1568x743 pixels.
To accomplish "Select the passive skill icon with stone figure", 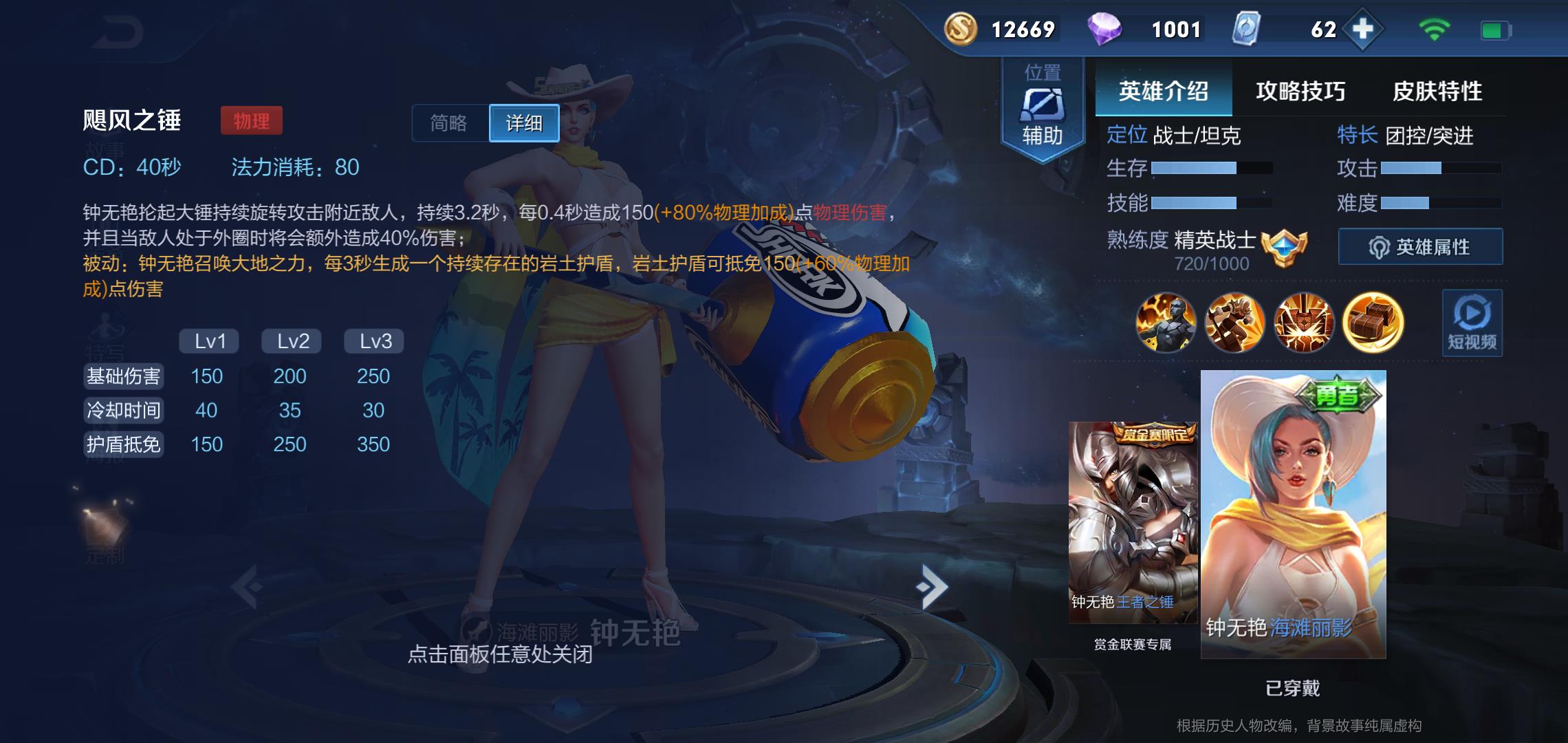I will 1166,323.
